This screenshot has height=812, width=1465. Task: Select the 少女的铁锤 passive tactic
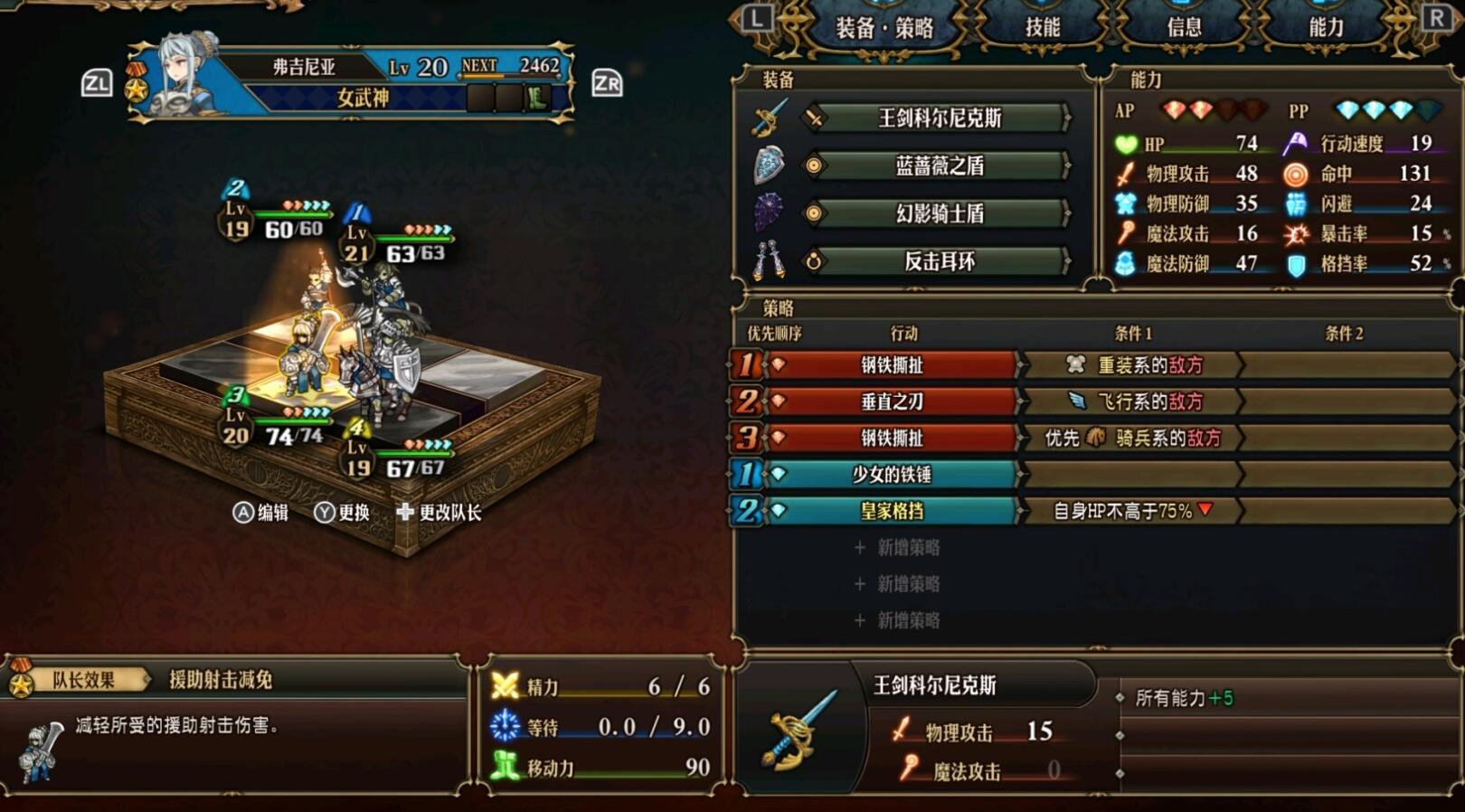coord(891,474)
